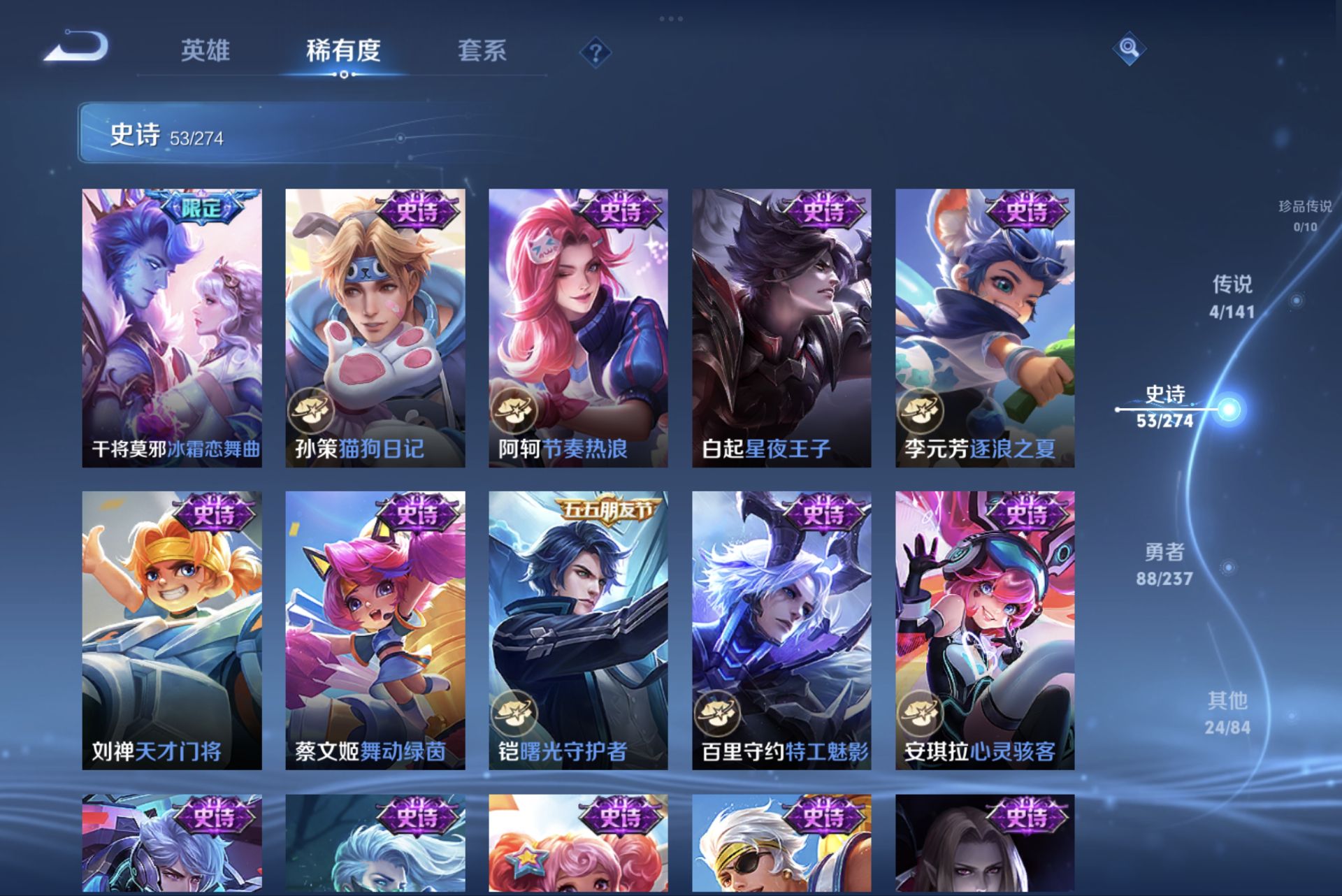
Task: Open the 蔡文姬舞动绿茵 skin card
Action: (375, 629)
